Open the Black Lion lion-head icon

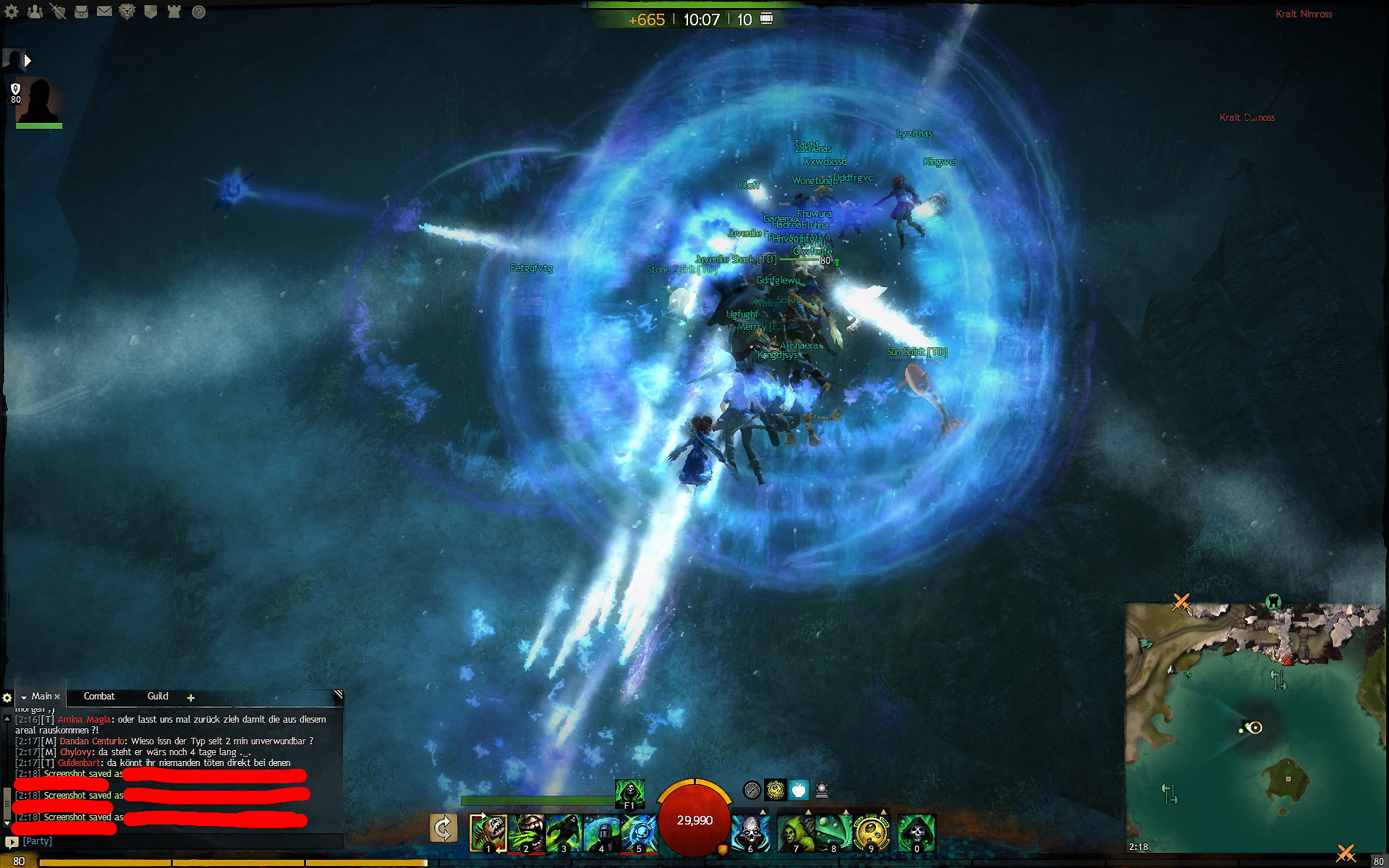pos(127,12)
